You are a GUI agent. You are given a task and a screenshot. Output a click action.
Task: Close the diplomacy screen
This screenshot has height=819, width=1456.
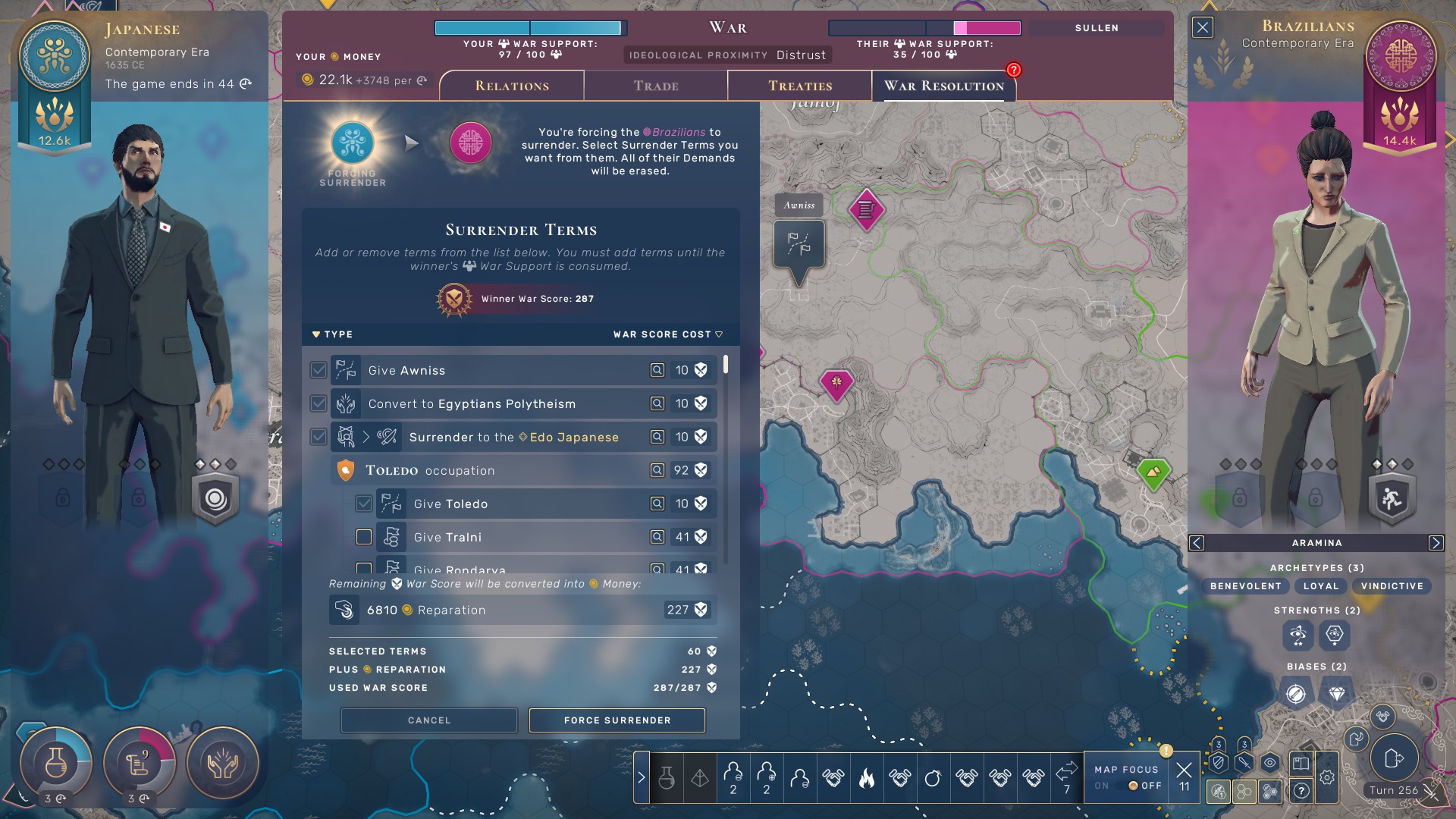click(1203, 28)
